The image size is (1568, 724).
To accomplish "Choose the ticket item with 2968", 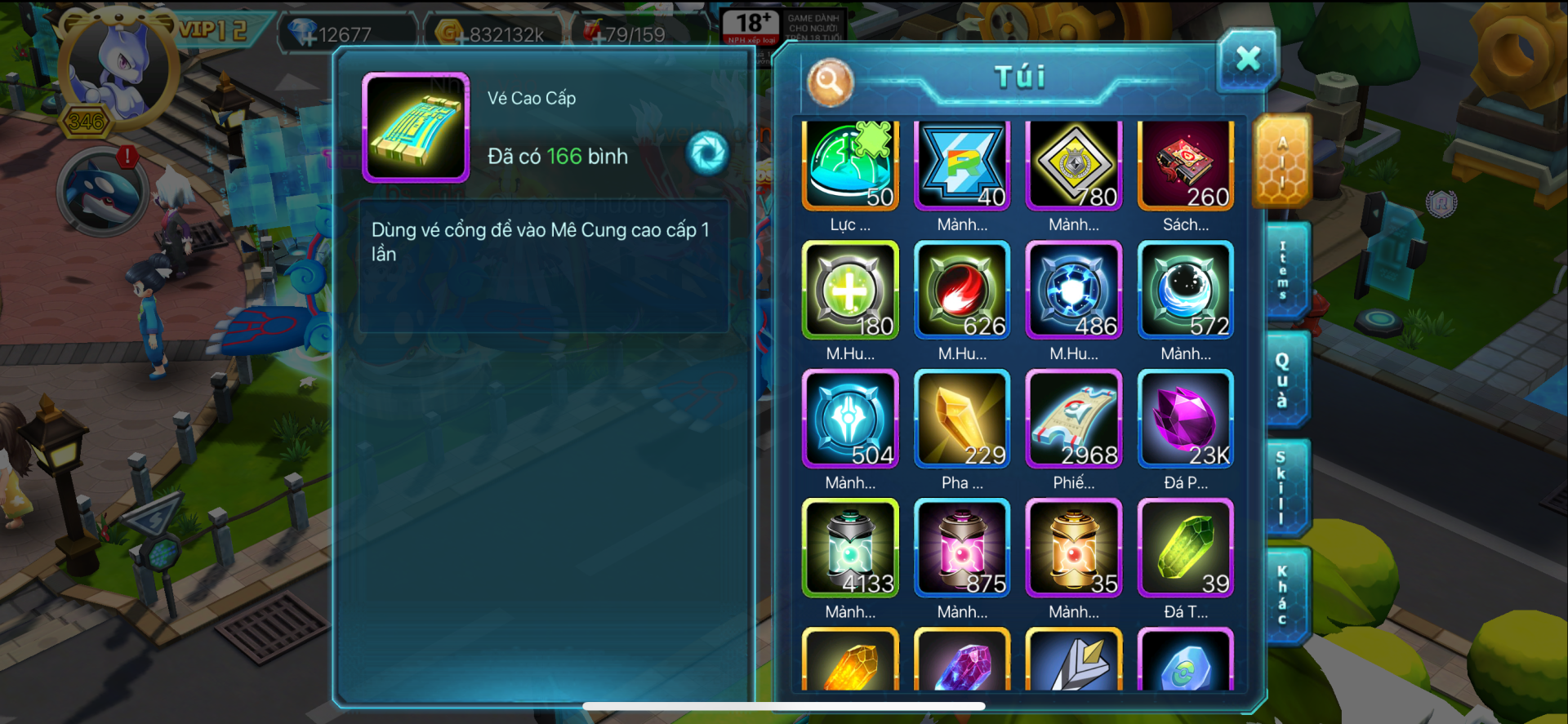I will 1074,419.
